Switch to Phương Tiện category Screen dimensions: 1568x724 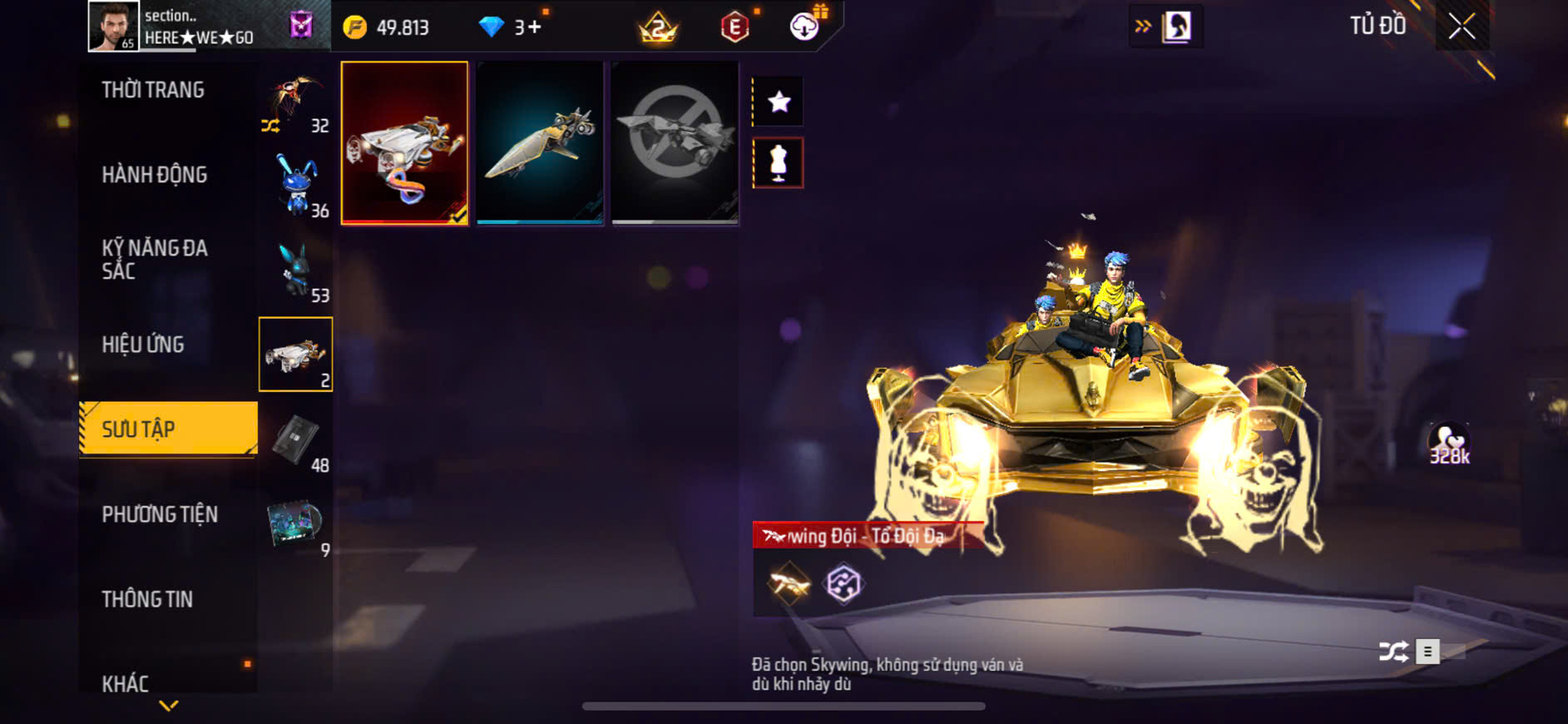[x=160, y=514]
